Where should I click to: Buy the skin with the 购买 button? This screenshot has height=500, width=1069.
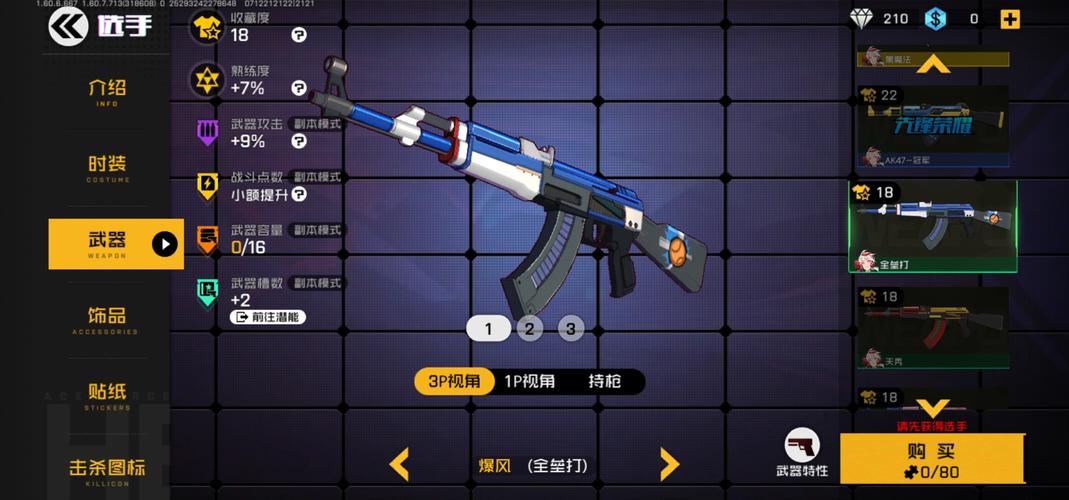[931, 459]
